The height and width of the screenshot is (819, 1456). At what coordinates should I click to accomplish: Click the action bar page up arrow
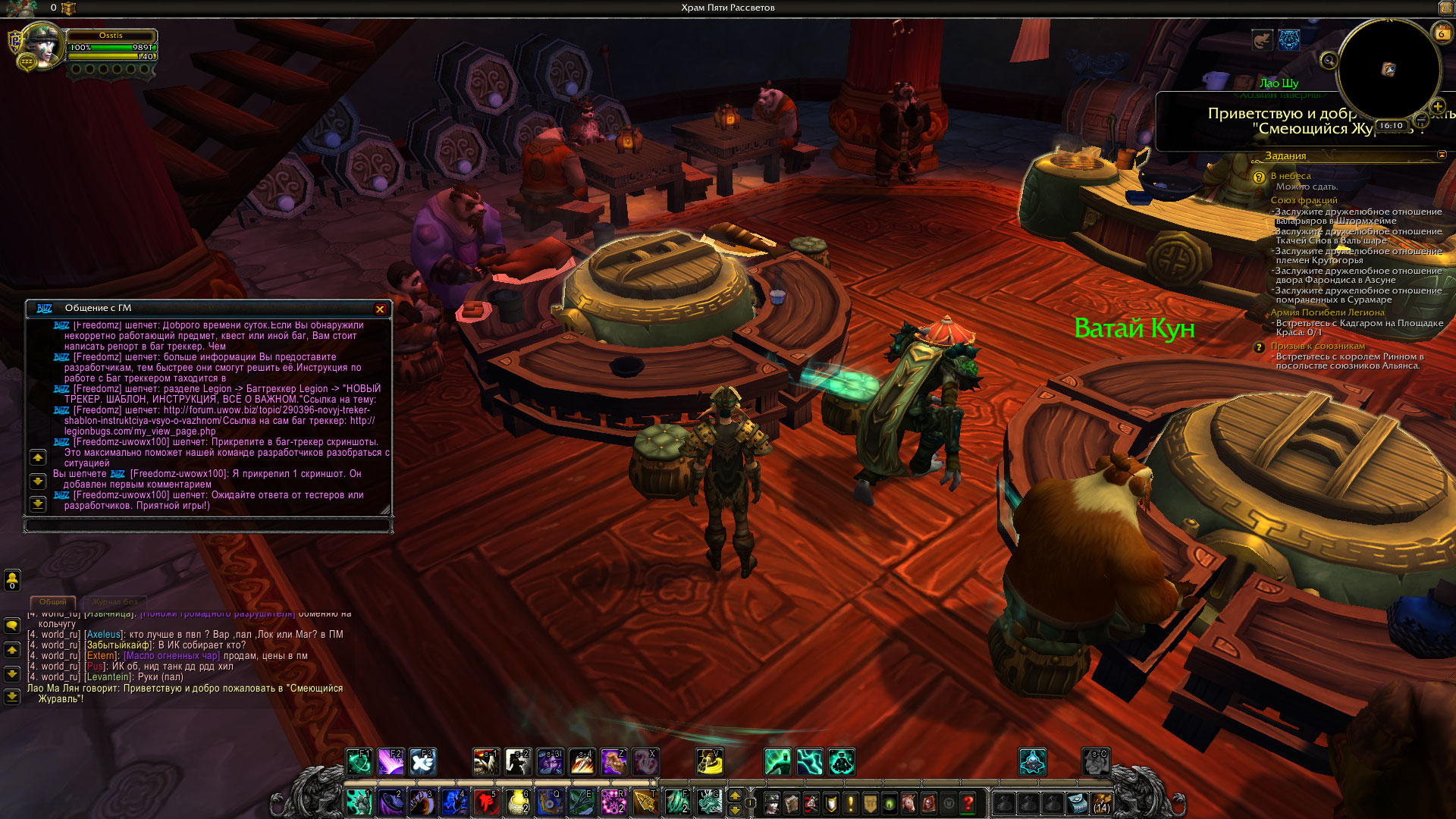coord(734,795)
